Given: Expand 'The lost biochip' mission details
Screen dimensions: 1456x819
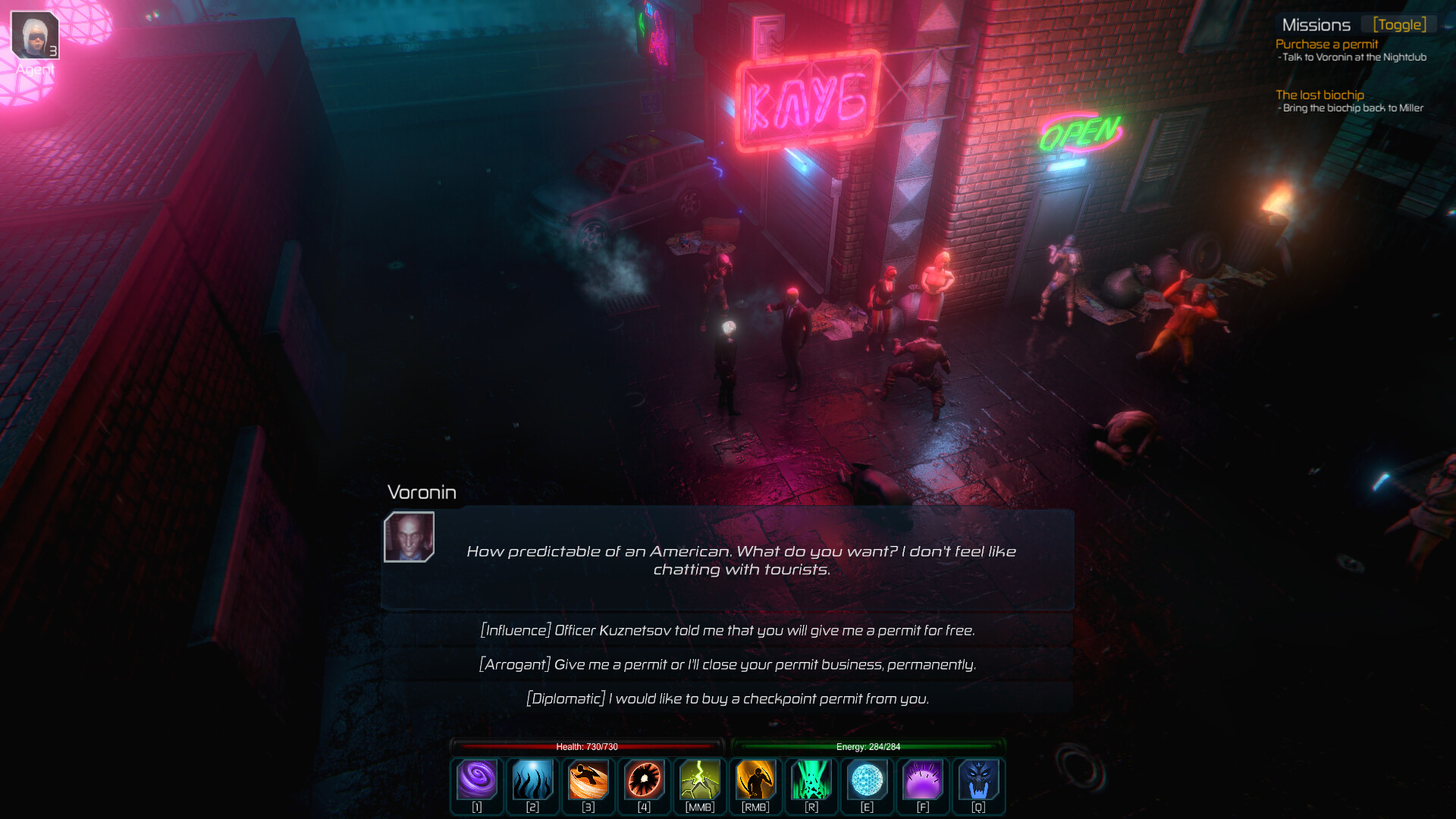Looking at the screenshot, I should [x=1319, y=95].
